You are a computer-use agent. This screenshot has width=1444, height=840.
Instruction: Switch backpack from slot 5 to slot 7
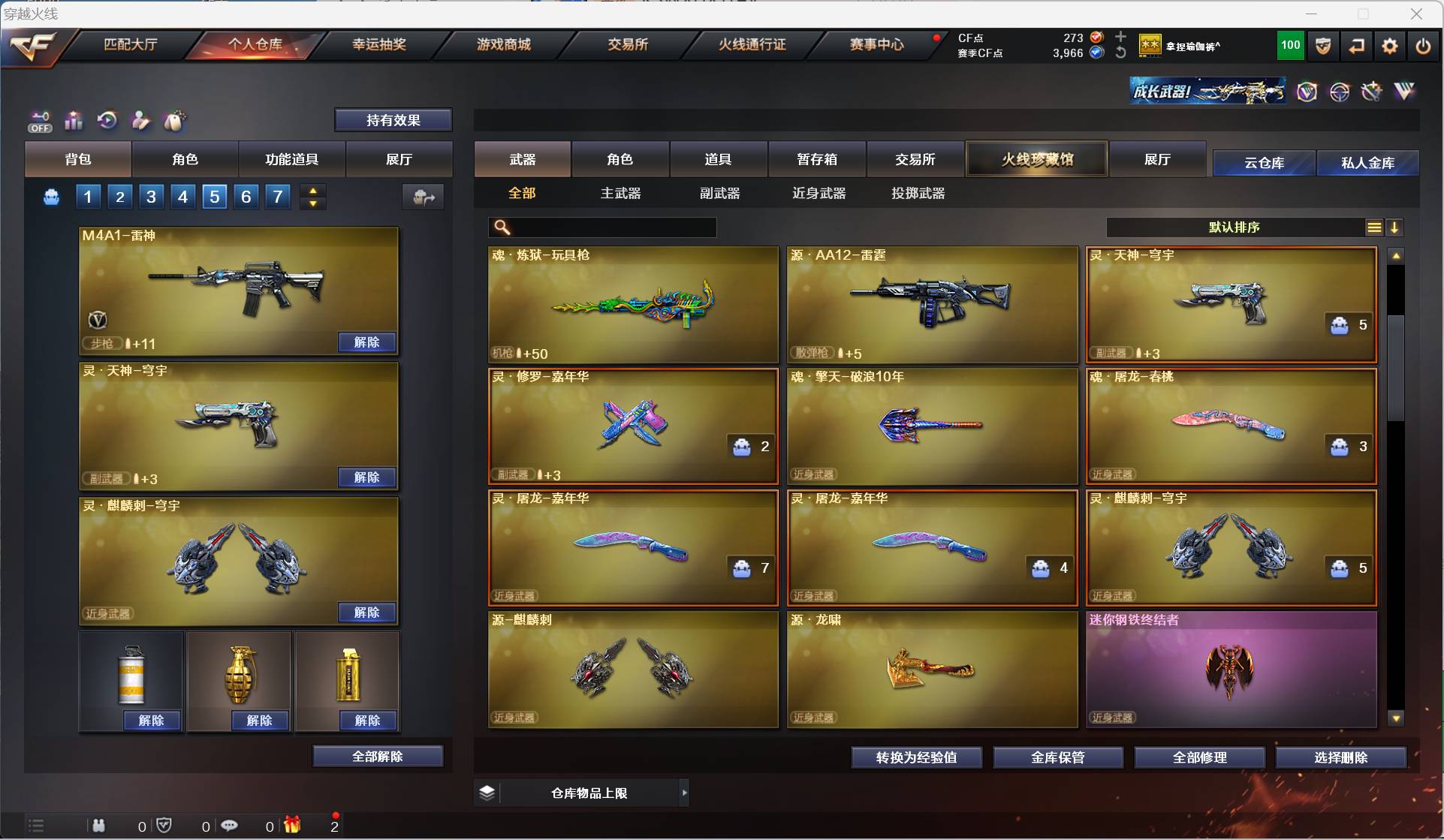(277, 197)
